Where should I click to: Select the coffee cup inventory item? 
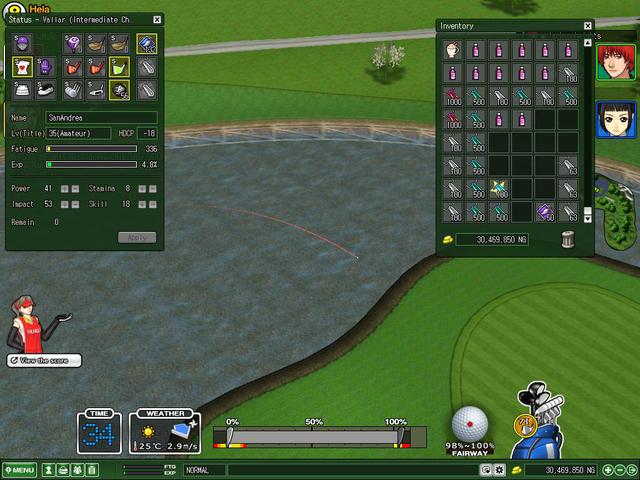click(x=452, y=49)
